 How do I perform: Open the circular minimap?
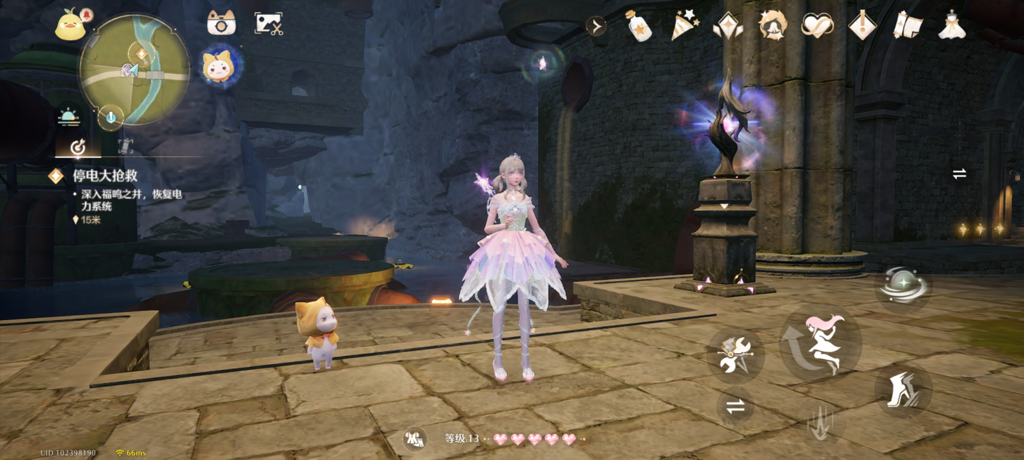pyautogui.click(x=134, y=69)
